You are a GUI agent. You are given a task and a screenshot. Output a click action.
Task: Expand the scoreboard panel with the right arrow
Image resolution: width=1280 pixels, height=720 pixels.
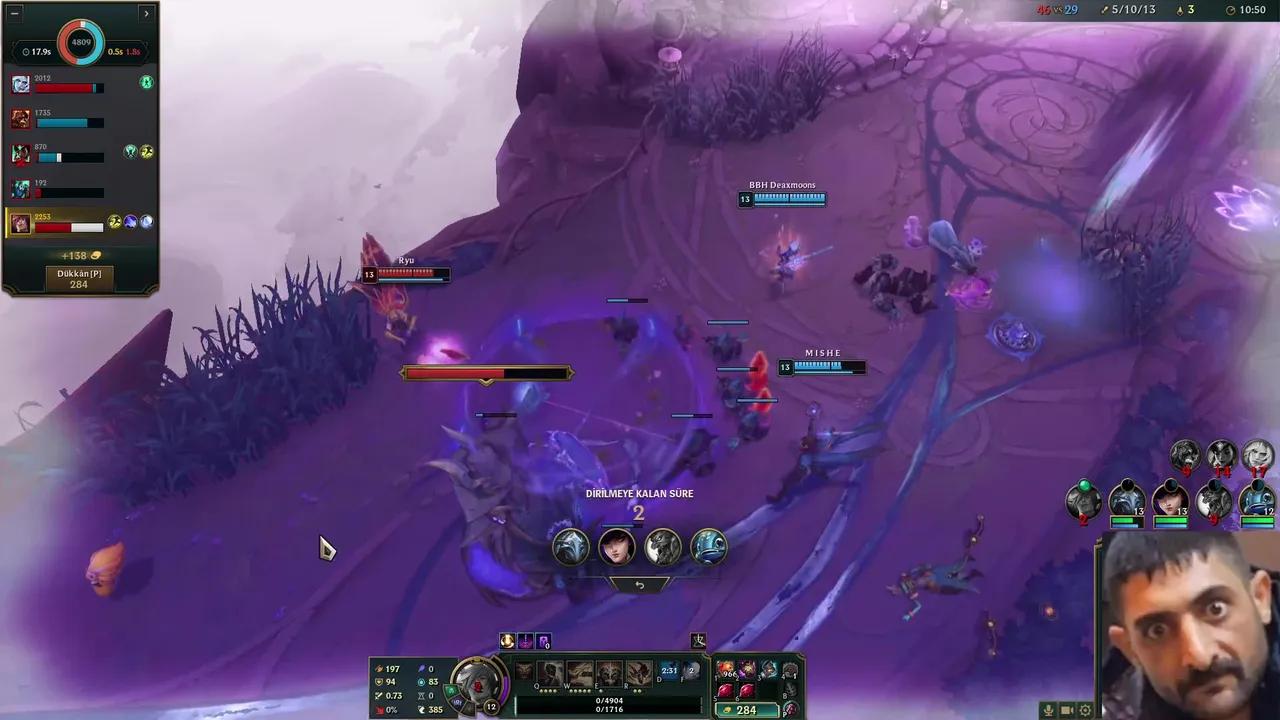[x=146, y=13]
